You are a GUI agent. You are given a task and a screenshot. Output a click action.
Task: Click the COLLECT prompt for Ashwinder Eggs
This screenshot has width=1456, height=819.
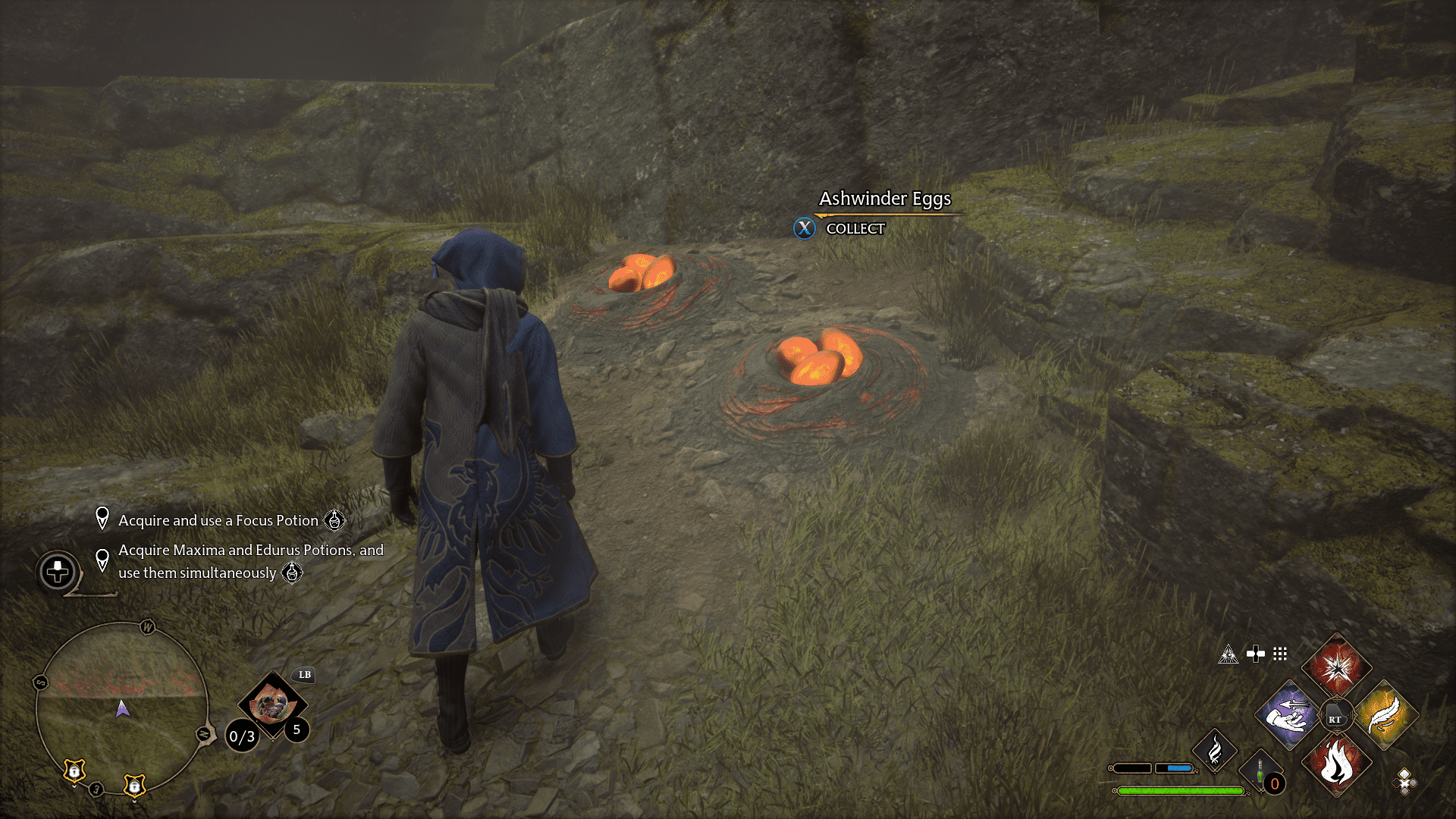[x=854, y=228]
